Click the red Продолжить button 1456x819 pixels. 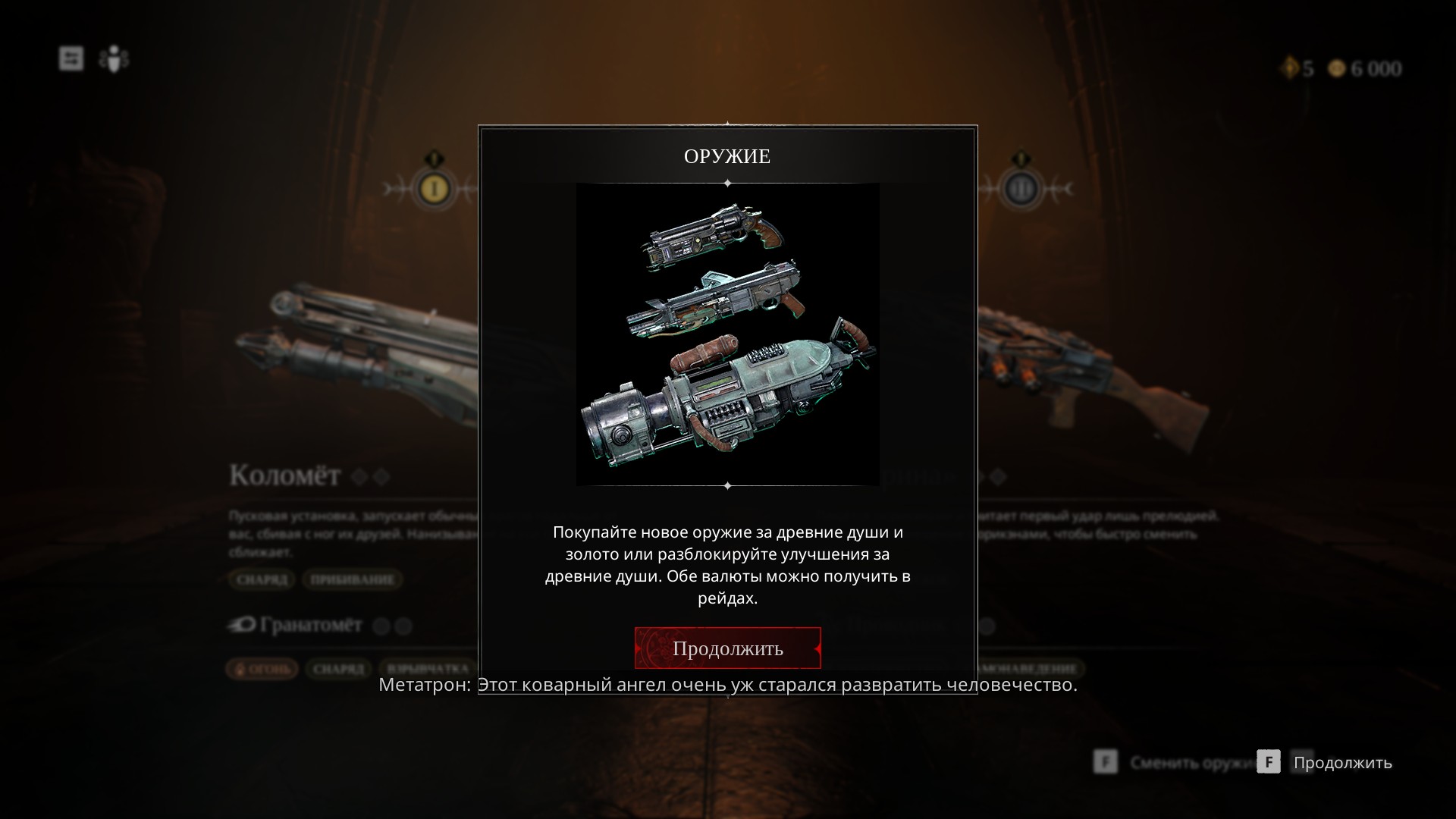pyautogui.click(x=727, y=648)
